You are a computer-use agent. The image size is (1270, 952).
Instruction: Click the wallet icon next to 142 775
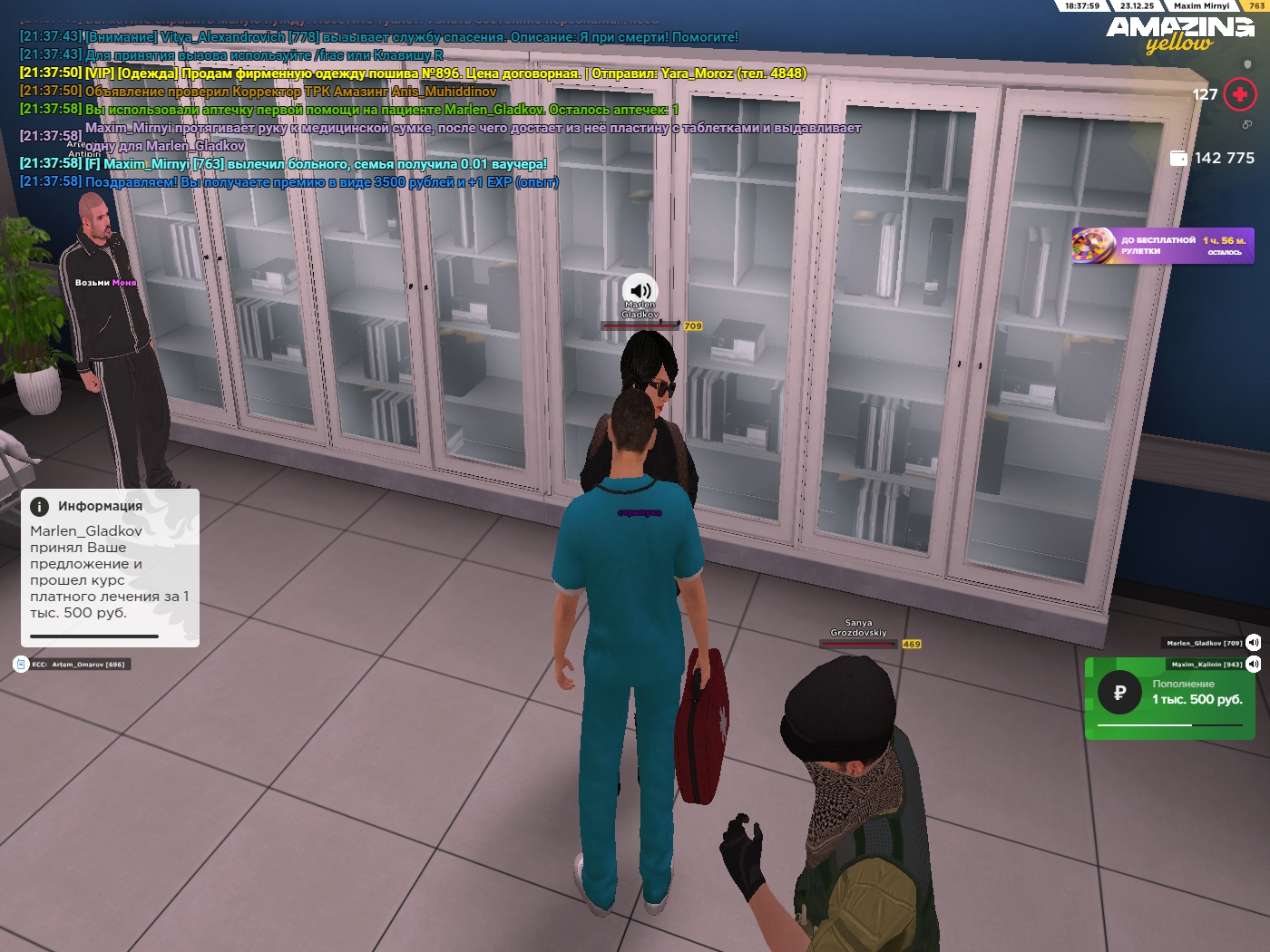1178,158
